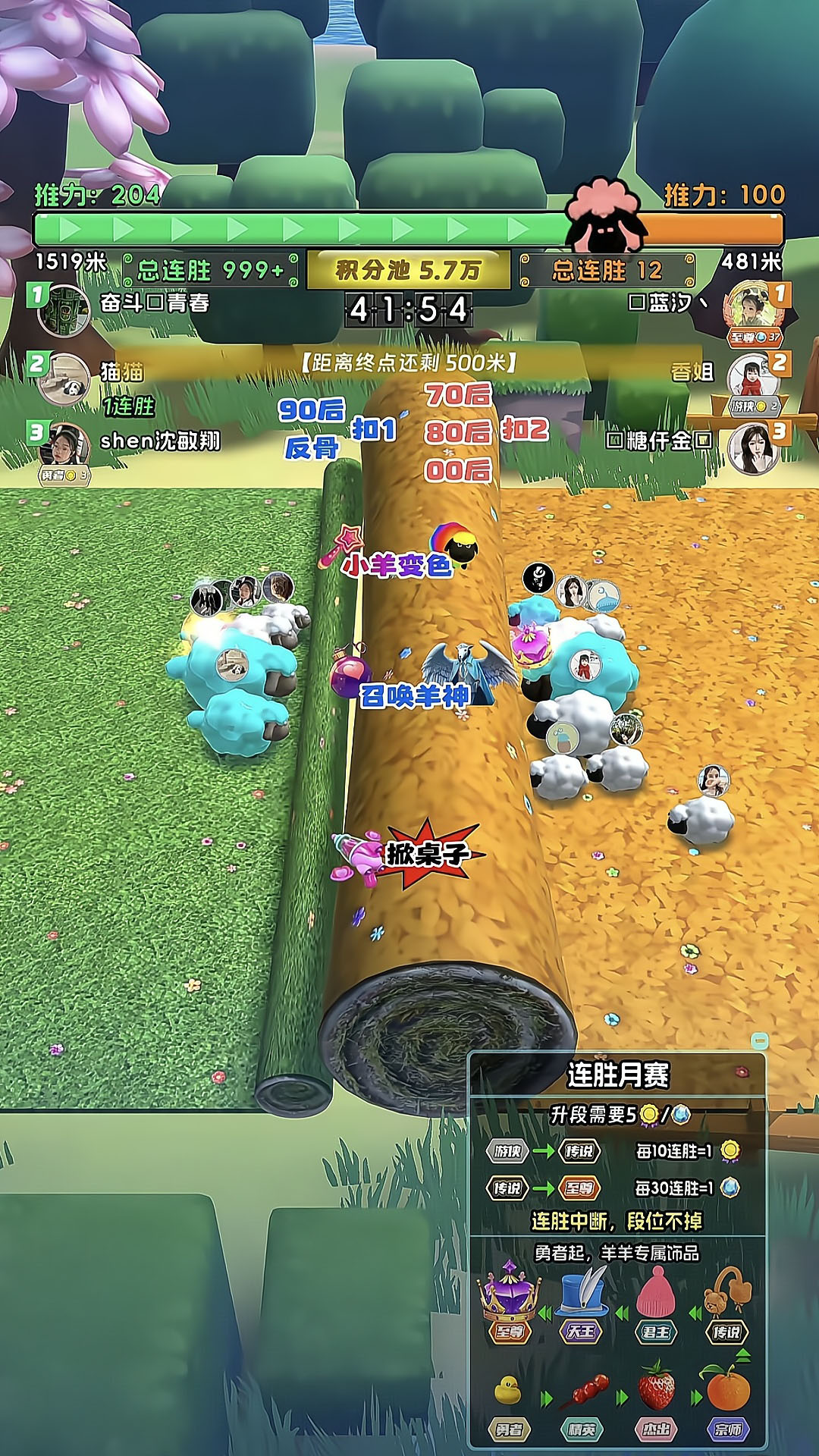819x1456 pixels.
Task: Pick the 传说 bear earmuffs reward
Action: (x=726, y=1291)
